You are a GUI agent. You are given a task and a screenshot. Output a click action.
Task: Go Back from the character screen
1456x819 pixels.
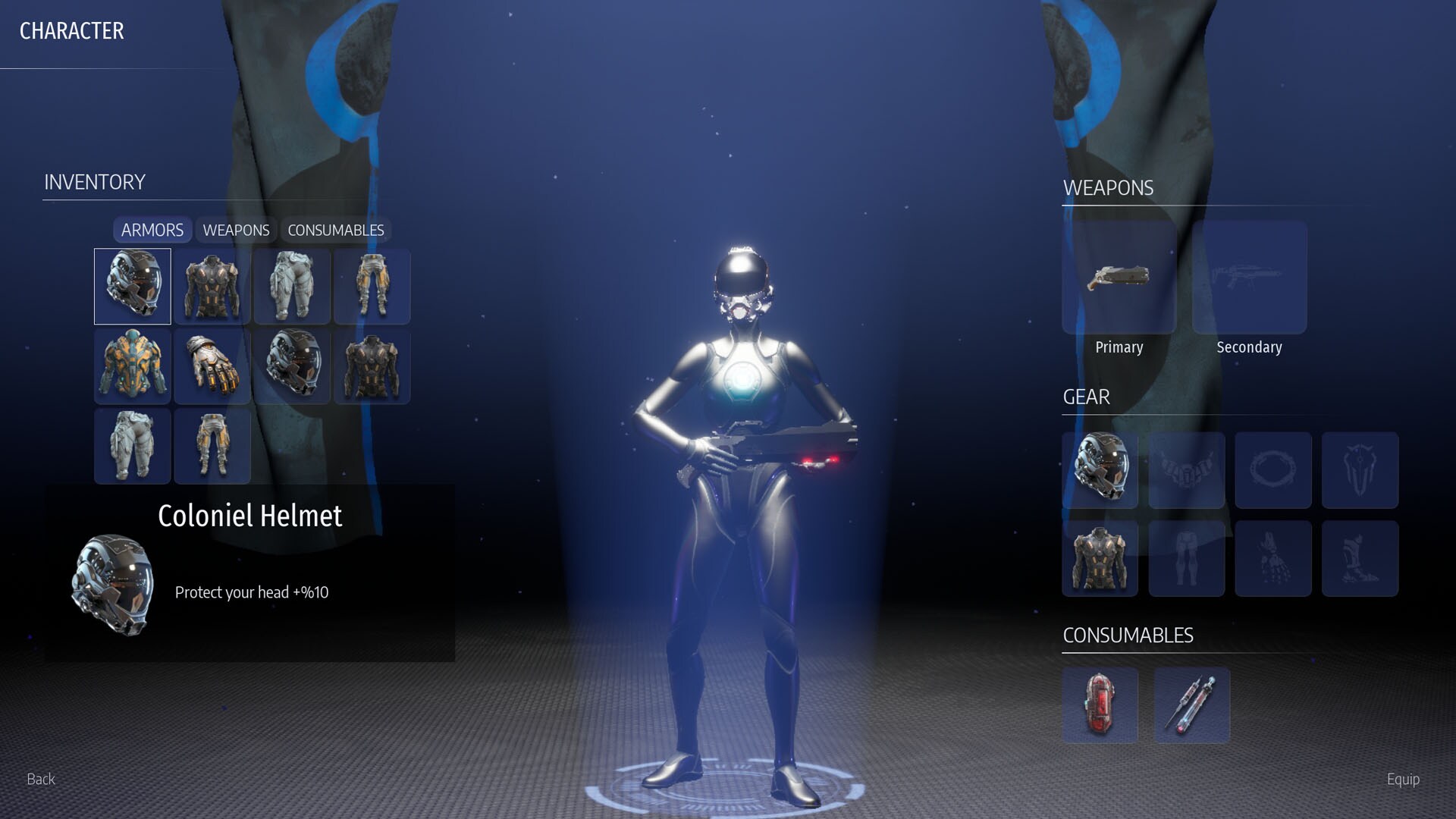pyautogui.click(x=41, y=779)
